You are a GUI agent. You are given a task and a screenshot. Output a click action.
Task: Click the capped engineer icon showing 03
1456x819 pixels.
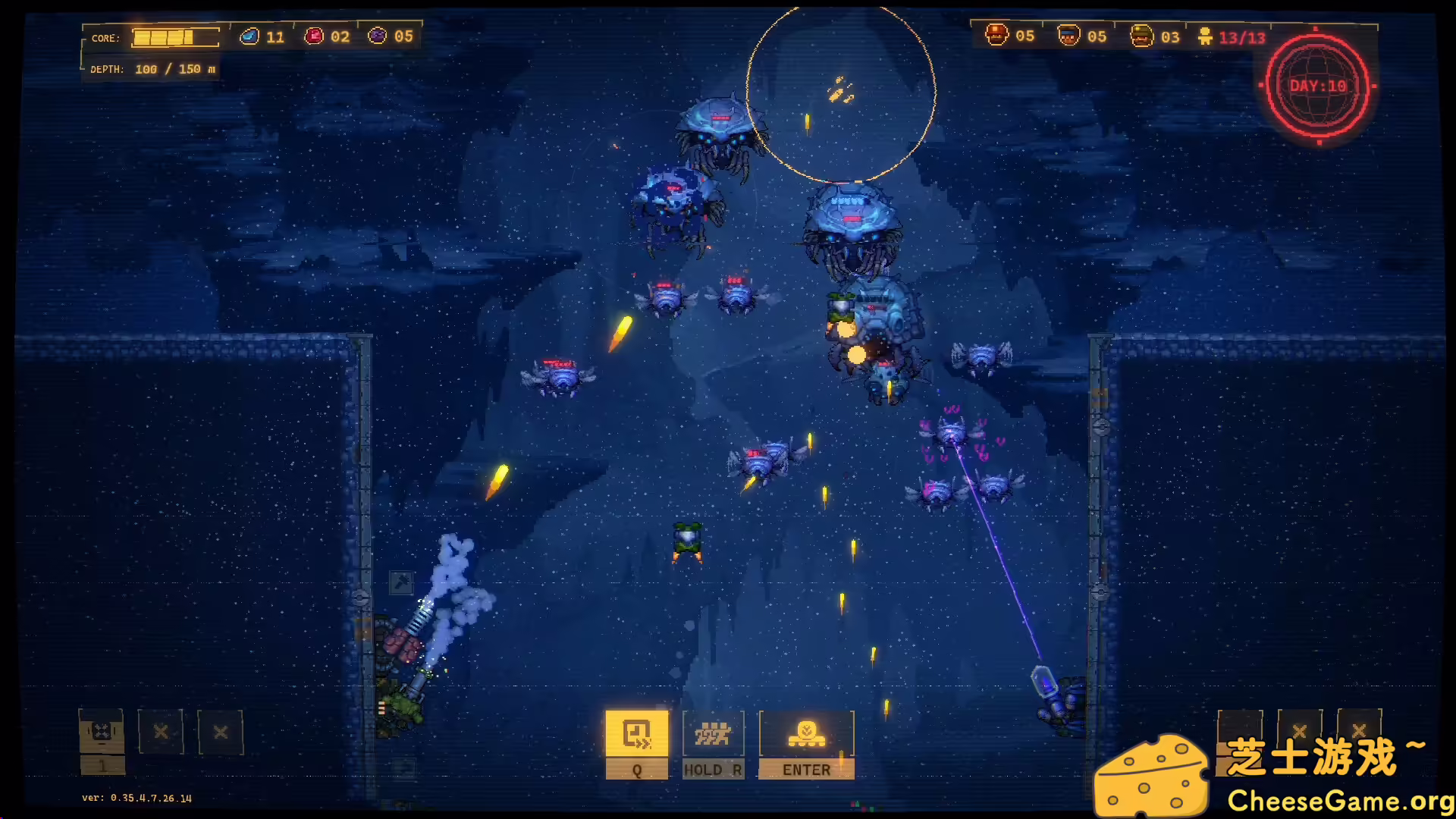tap(1141, 33)
